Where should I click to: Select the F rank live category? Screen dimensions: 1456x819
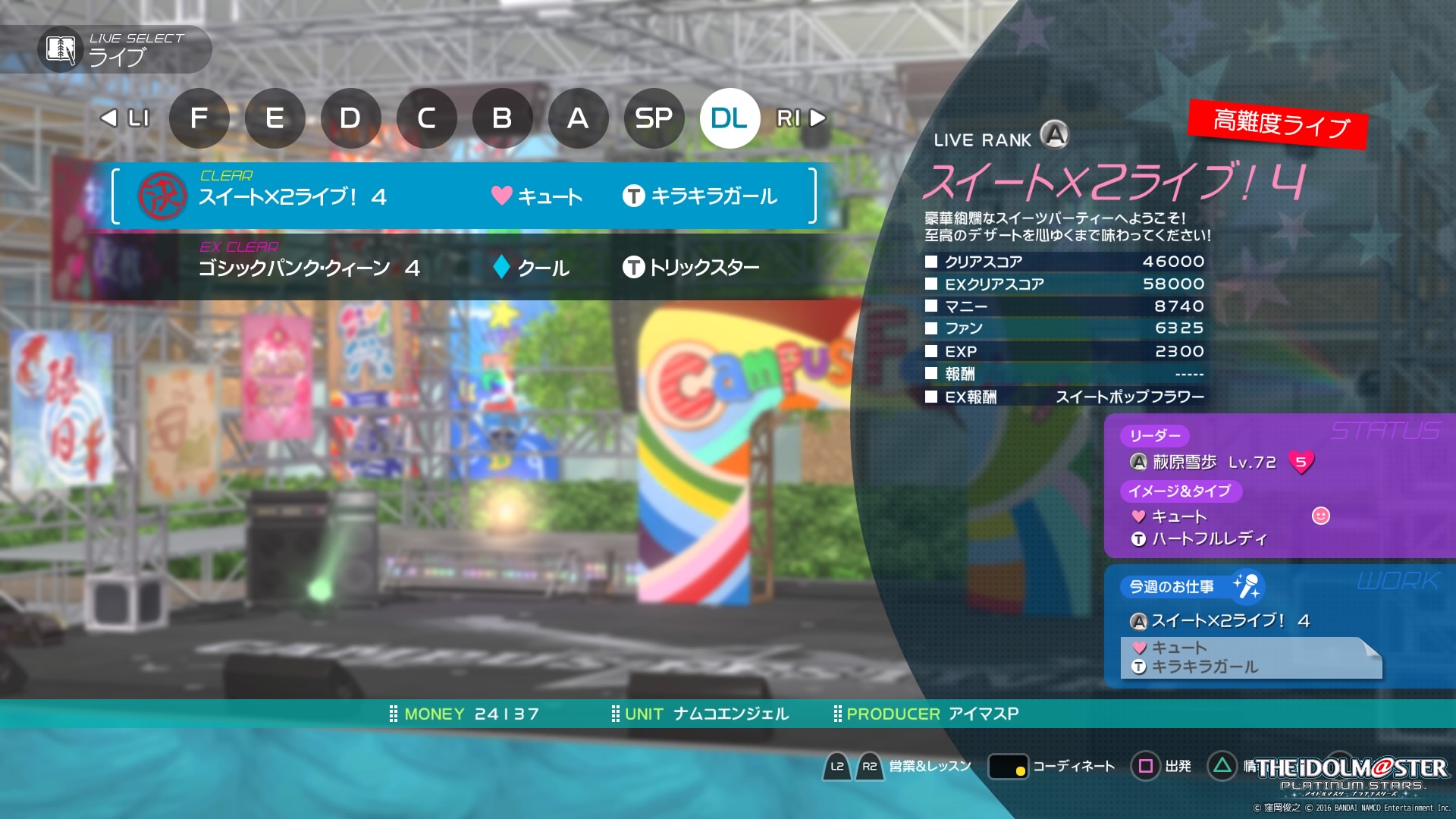(x=199, y=118)
